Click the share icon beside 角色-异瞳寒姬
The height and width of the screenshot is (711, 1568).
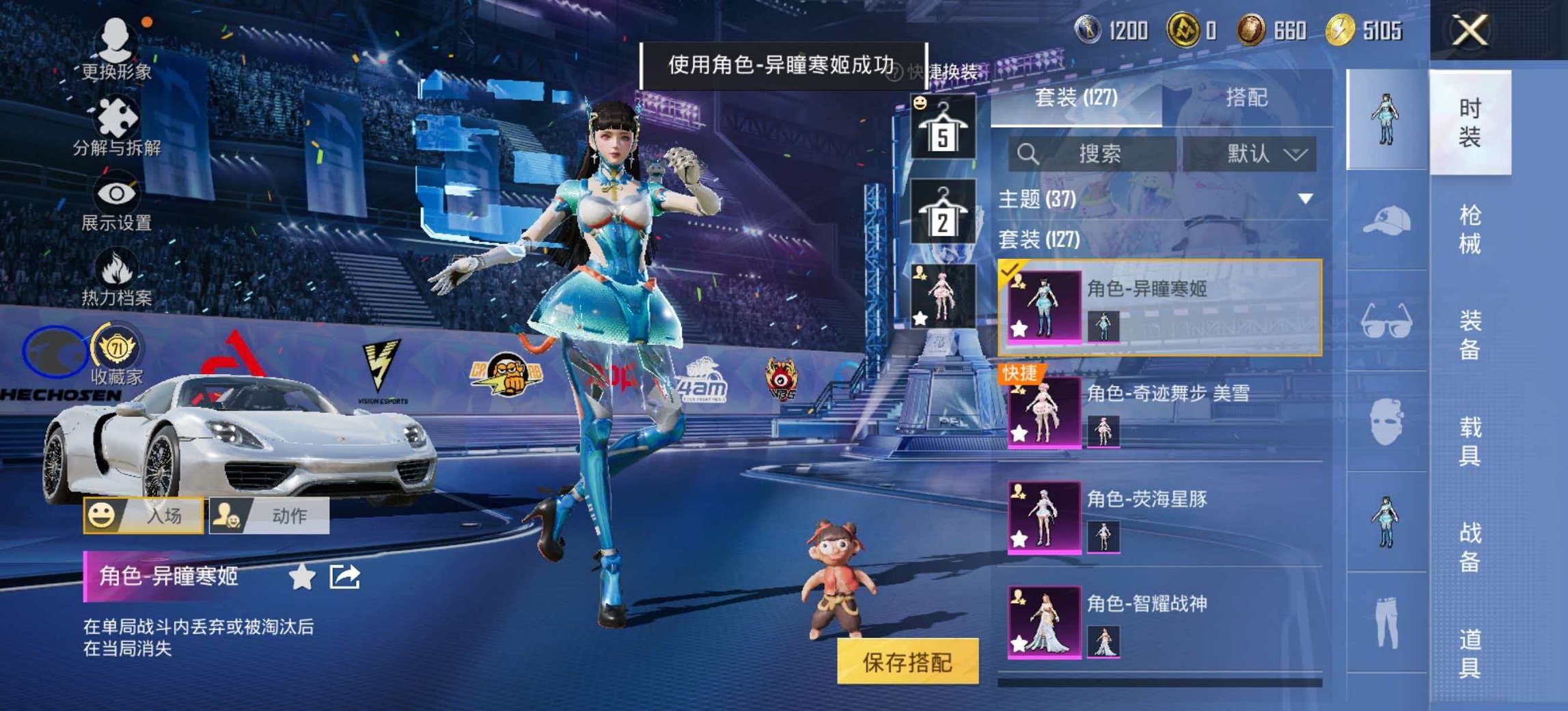click(x=344, y=576)
